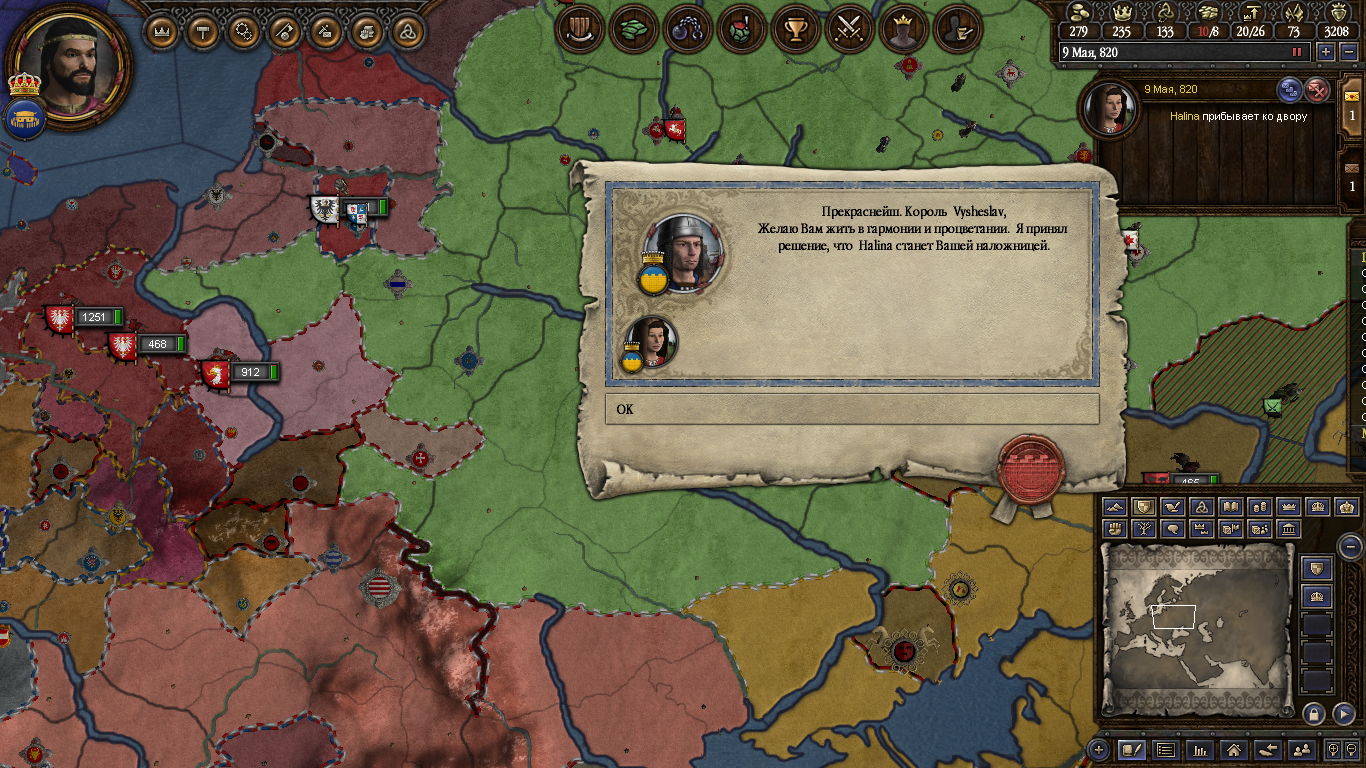Open the Technology tab with the gears icon

244,31
